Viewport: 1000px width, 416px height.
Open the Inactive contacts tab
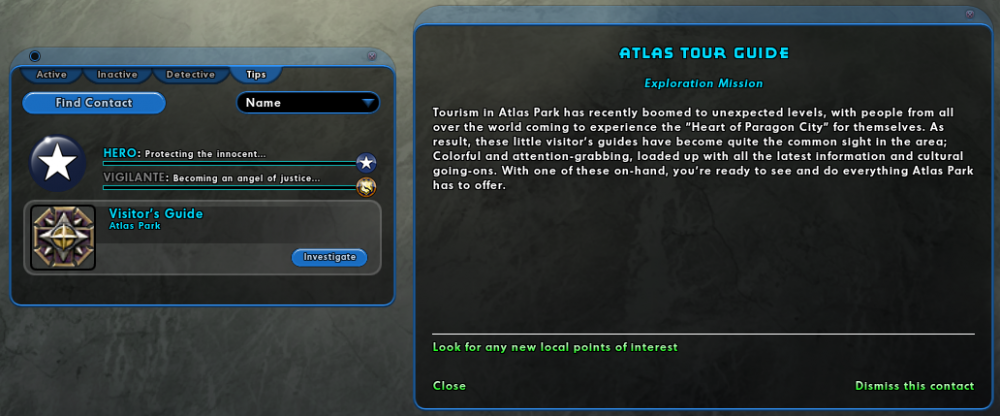click(117, 74)
